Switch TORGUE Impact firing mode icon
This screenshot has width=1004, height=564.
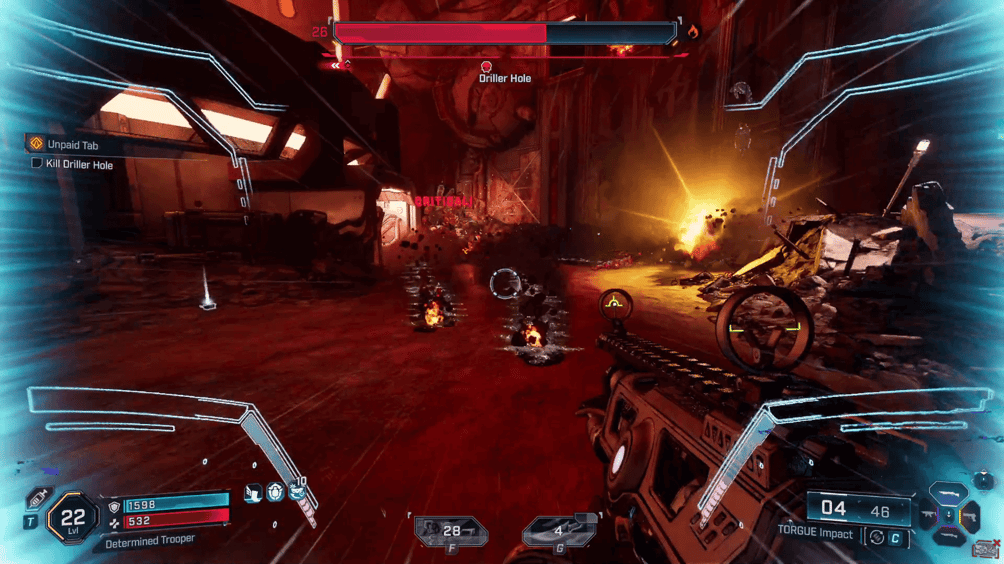click(877, 537)
